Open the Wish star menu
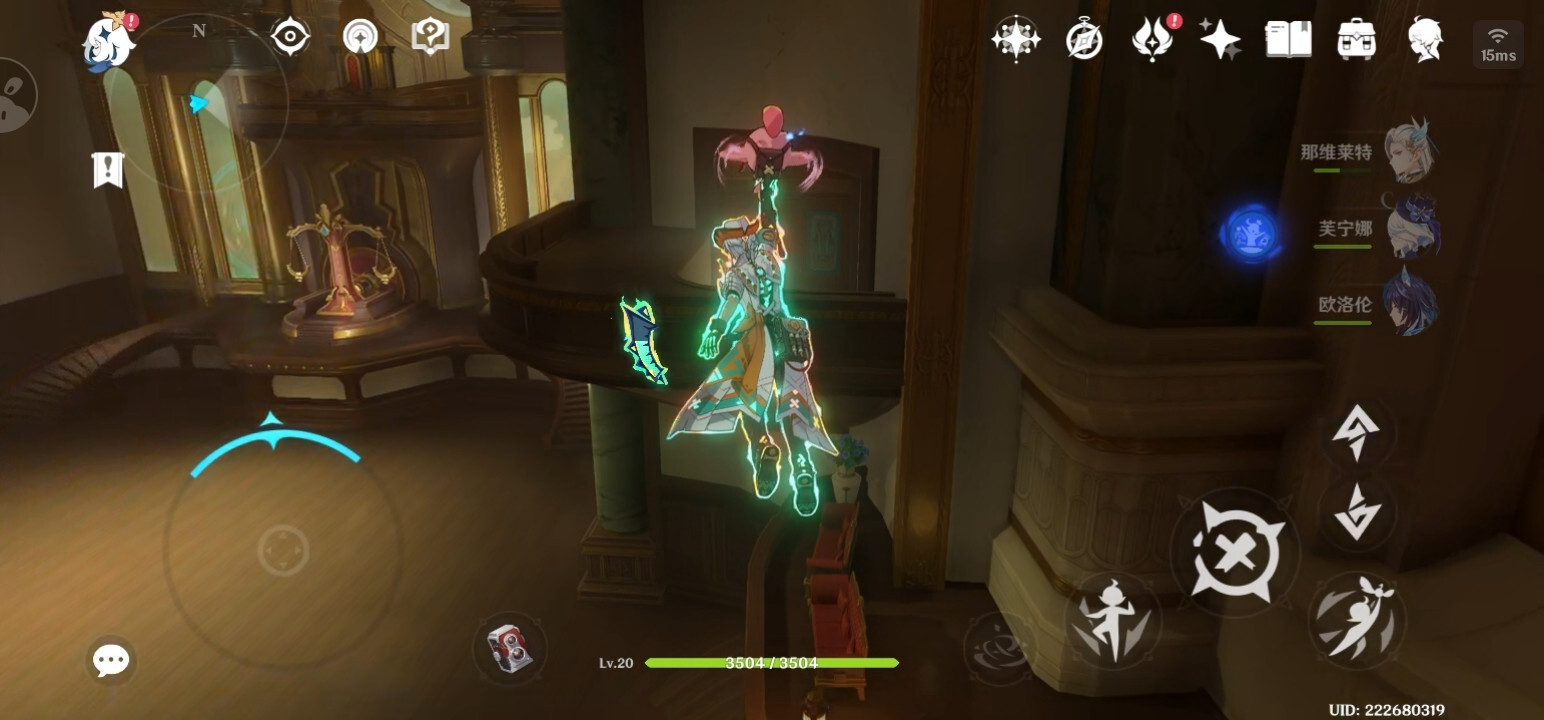The height and width of the screenshot is (720, 1544). tap(1015, 39)
